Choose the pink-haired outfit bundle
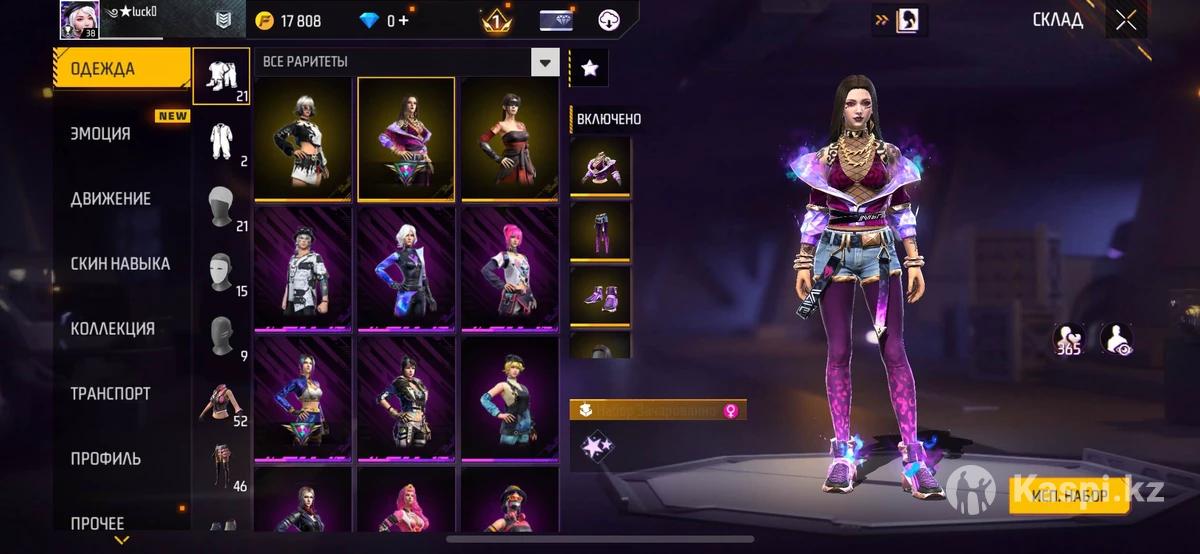1200x554 pixels. click(509, 270)
